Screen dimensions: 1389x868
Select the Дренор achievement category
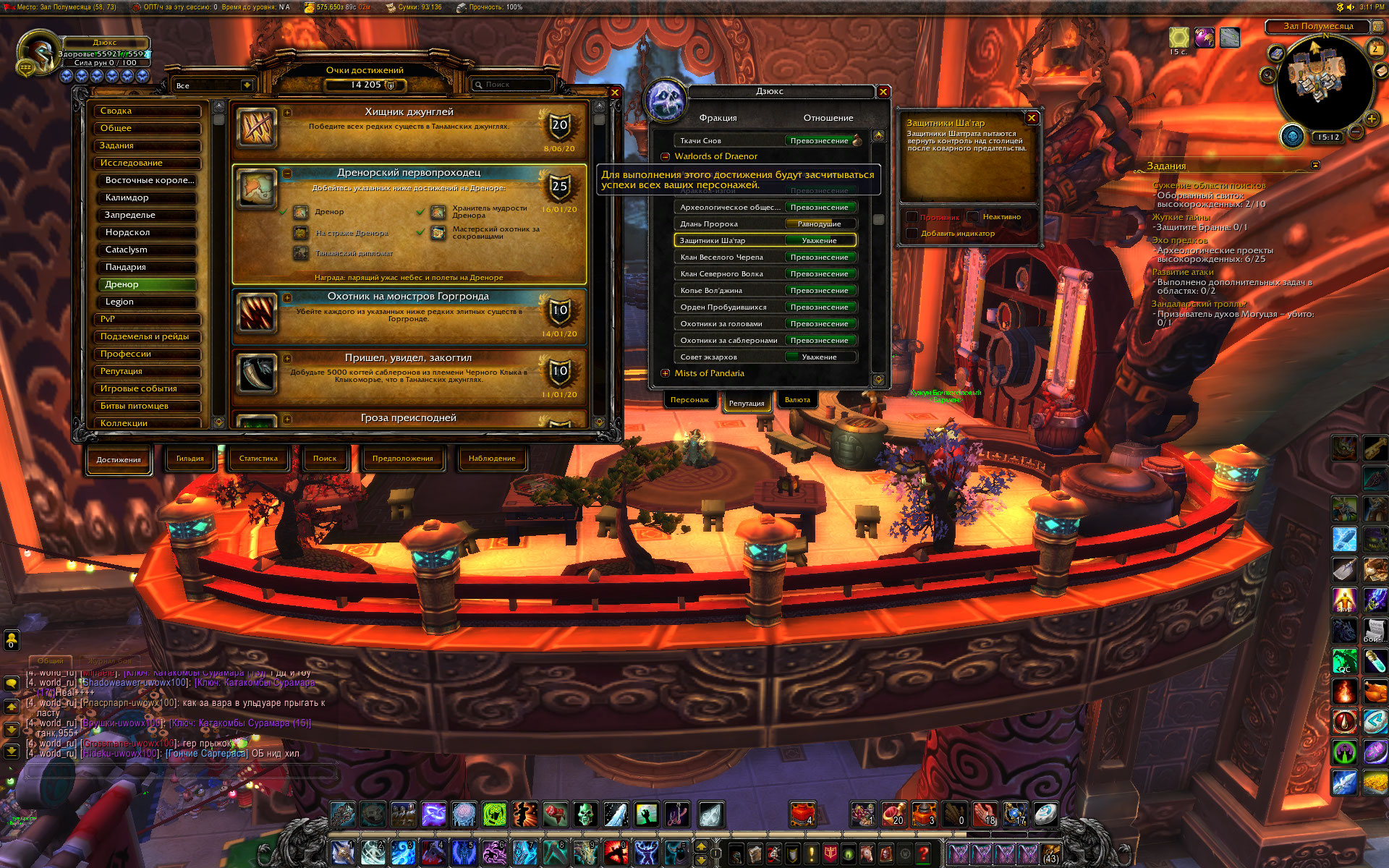[x=148, y=284]
